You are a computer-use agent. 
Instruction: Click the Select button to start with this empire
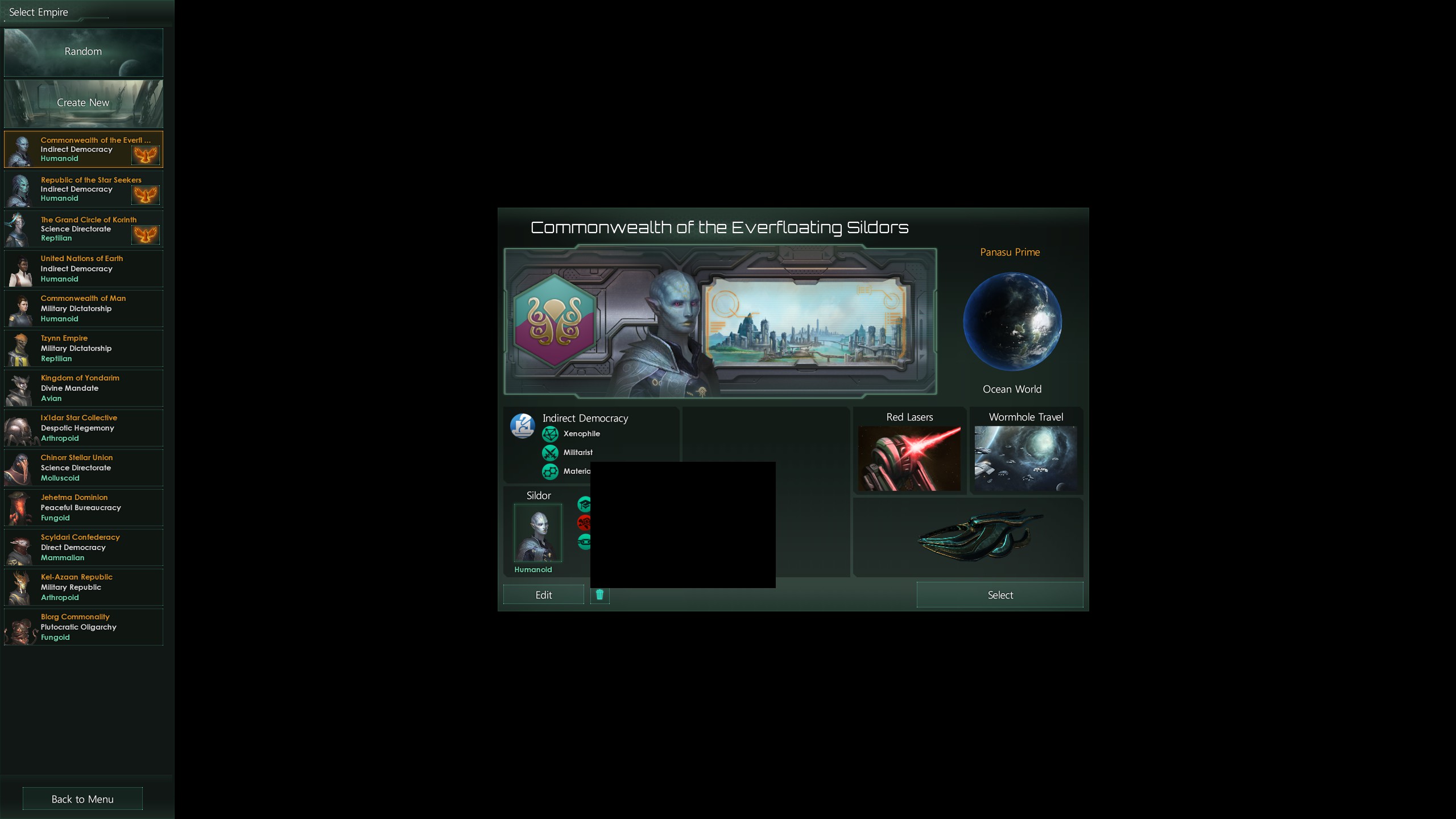[999, 594]
